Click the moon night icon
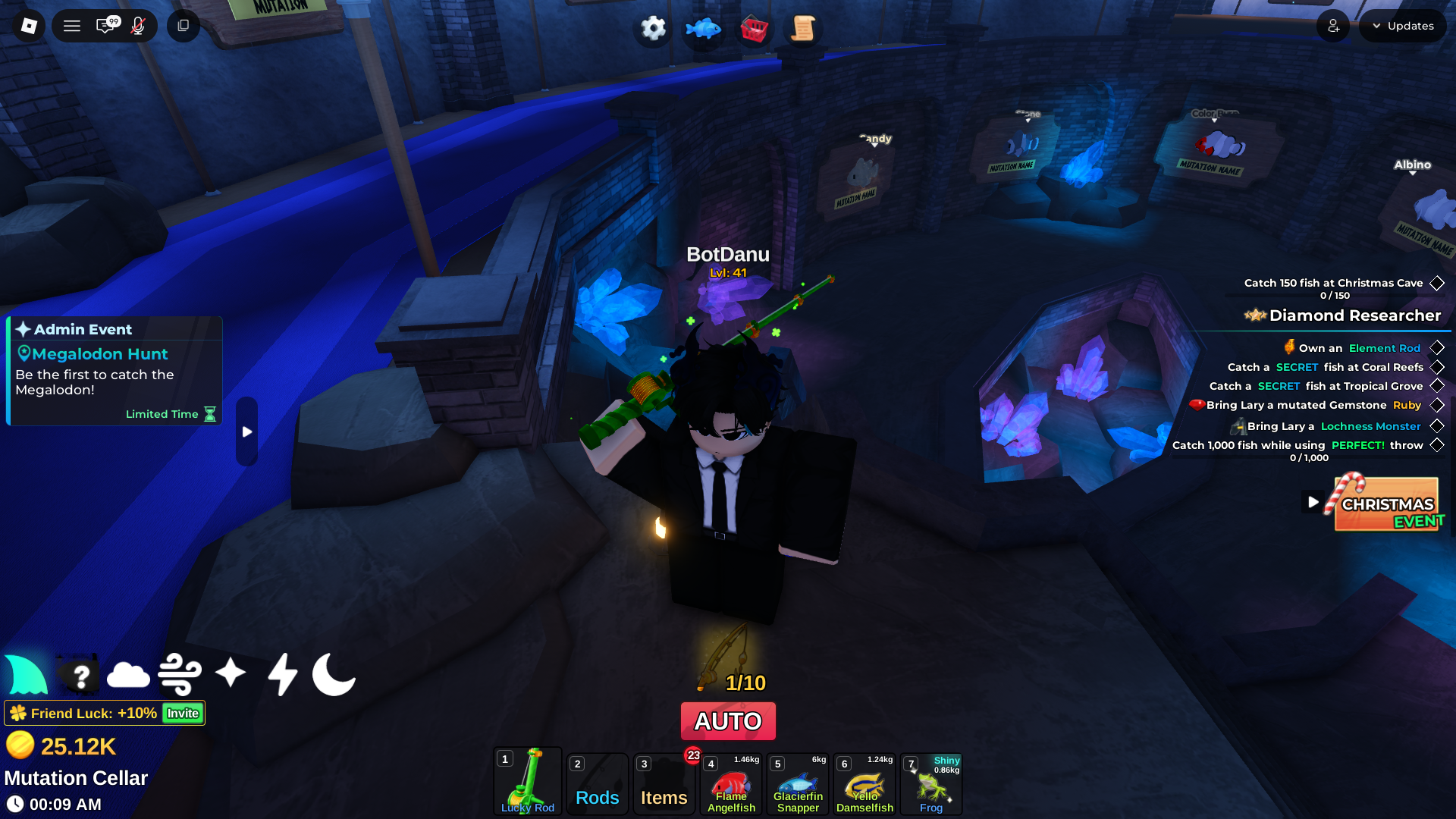1456x819 pixels. [x=334, y=675]
